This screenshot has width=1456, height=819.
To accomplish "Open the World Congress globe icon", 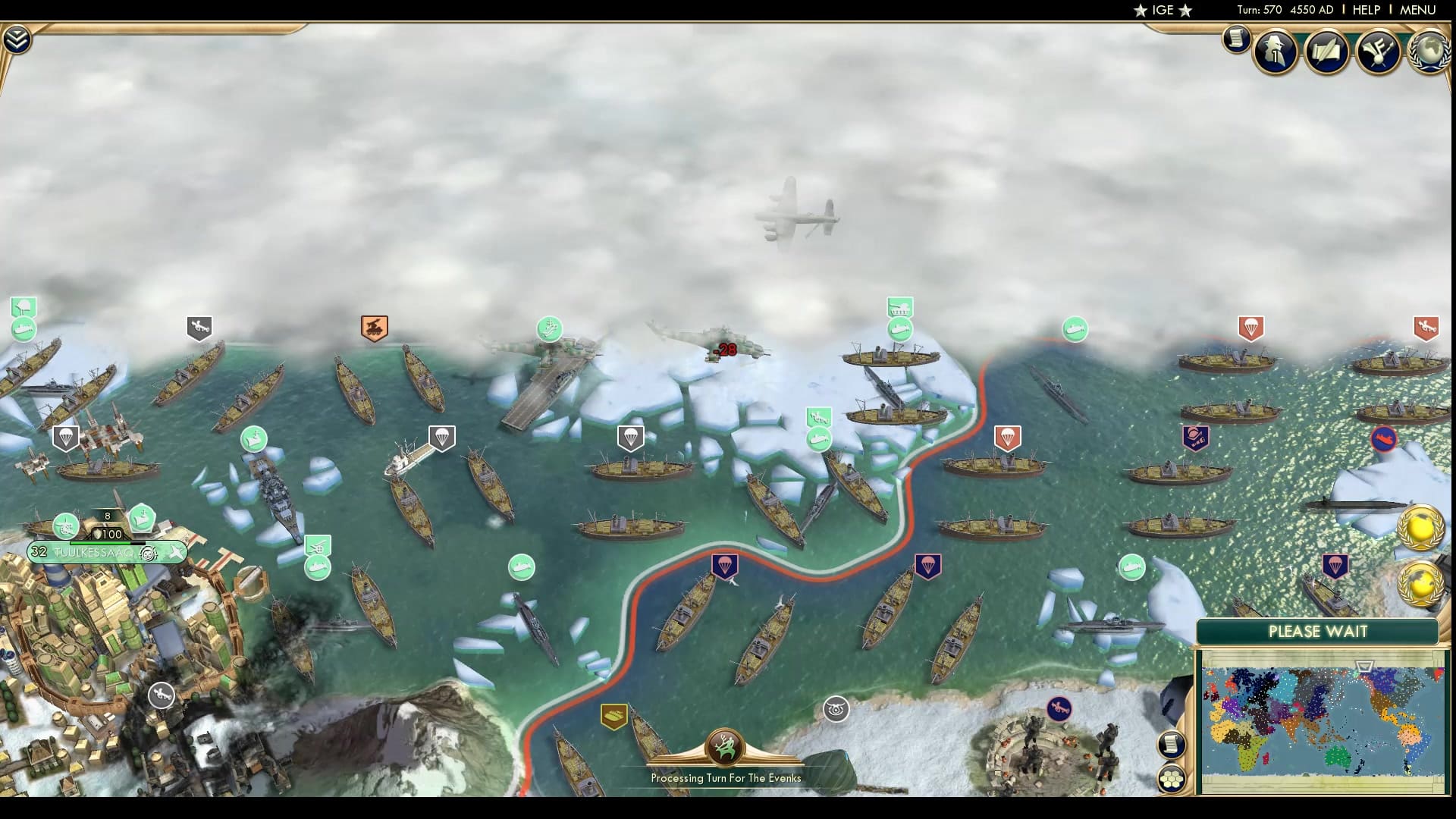I will click(1432, 52).
